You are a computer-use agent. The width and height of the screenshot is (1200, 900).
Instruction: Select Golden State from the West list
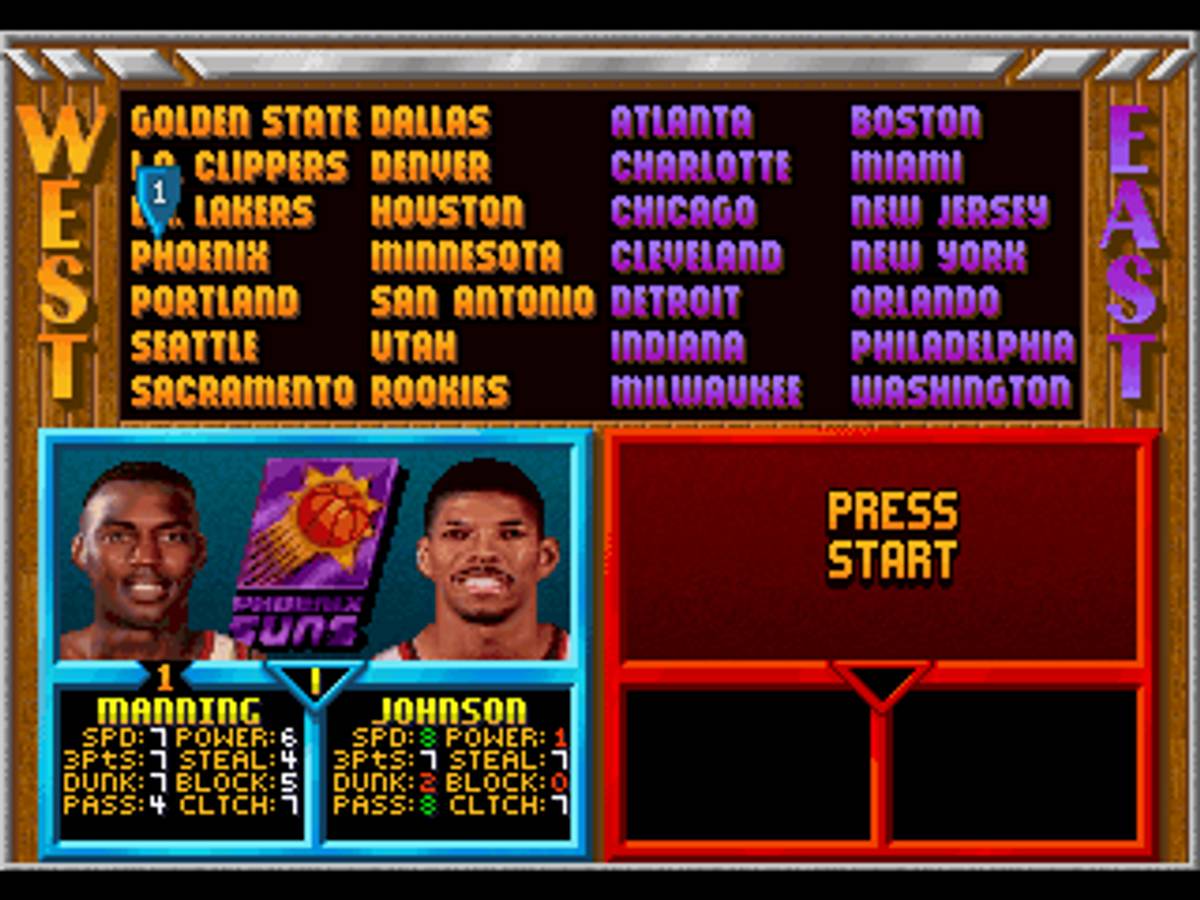pyautogui.click(x=244, y=122)
